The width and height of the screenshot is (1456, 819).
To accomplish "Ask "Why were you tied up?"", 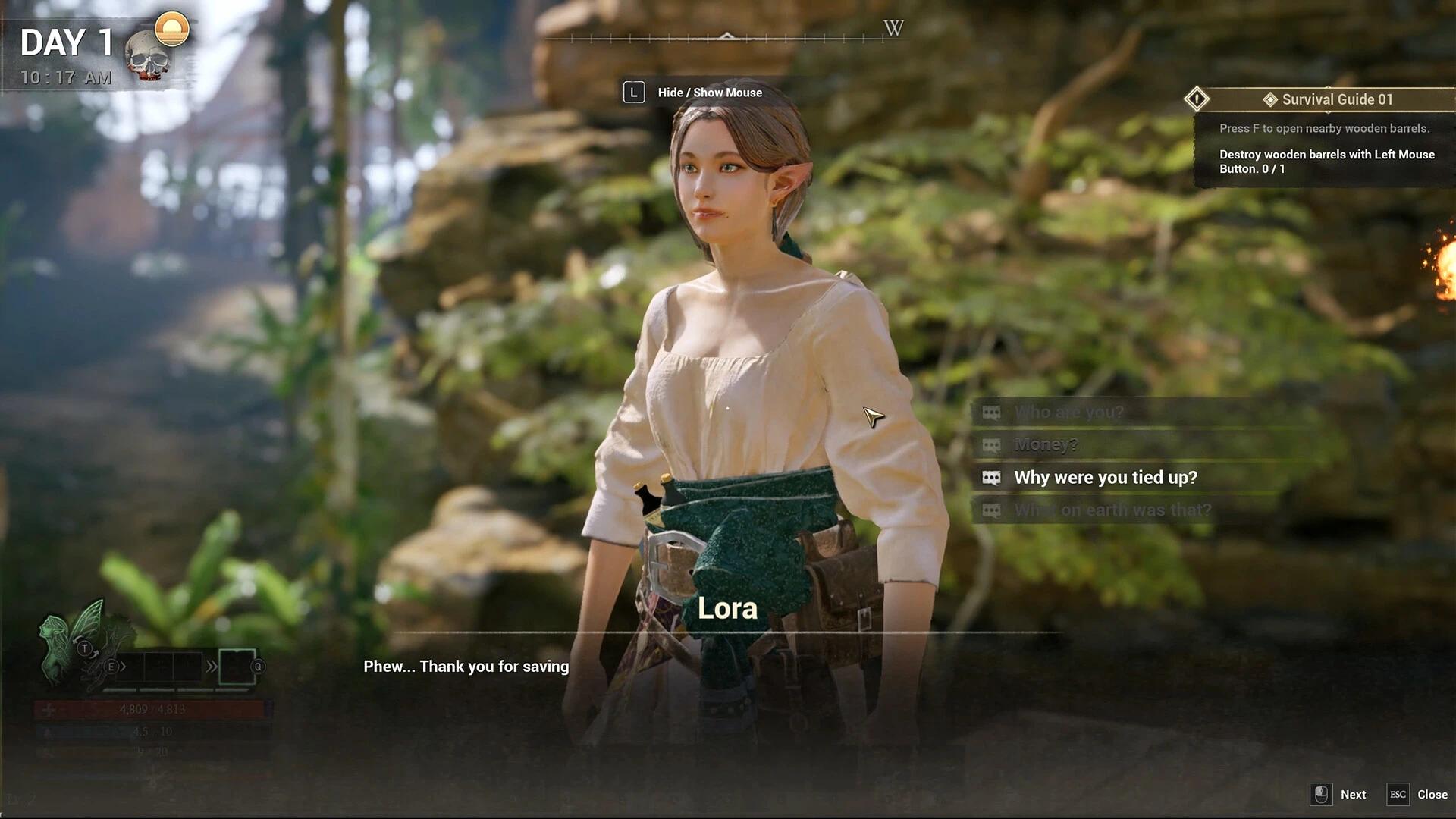I will [x=1105, y=478].
